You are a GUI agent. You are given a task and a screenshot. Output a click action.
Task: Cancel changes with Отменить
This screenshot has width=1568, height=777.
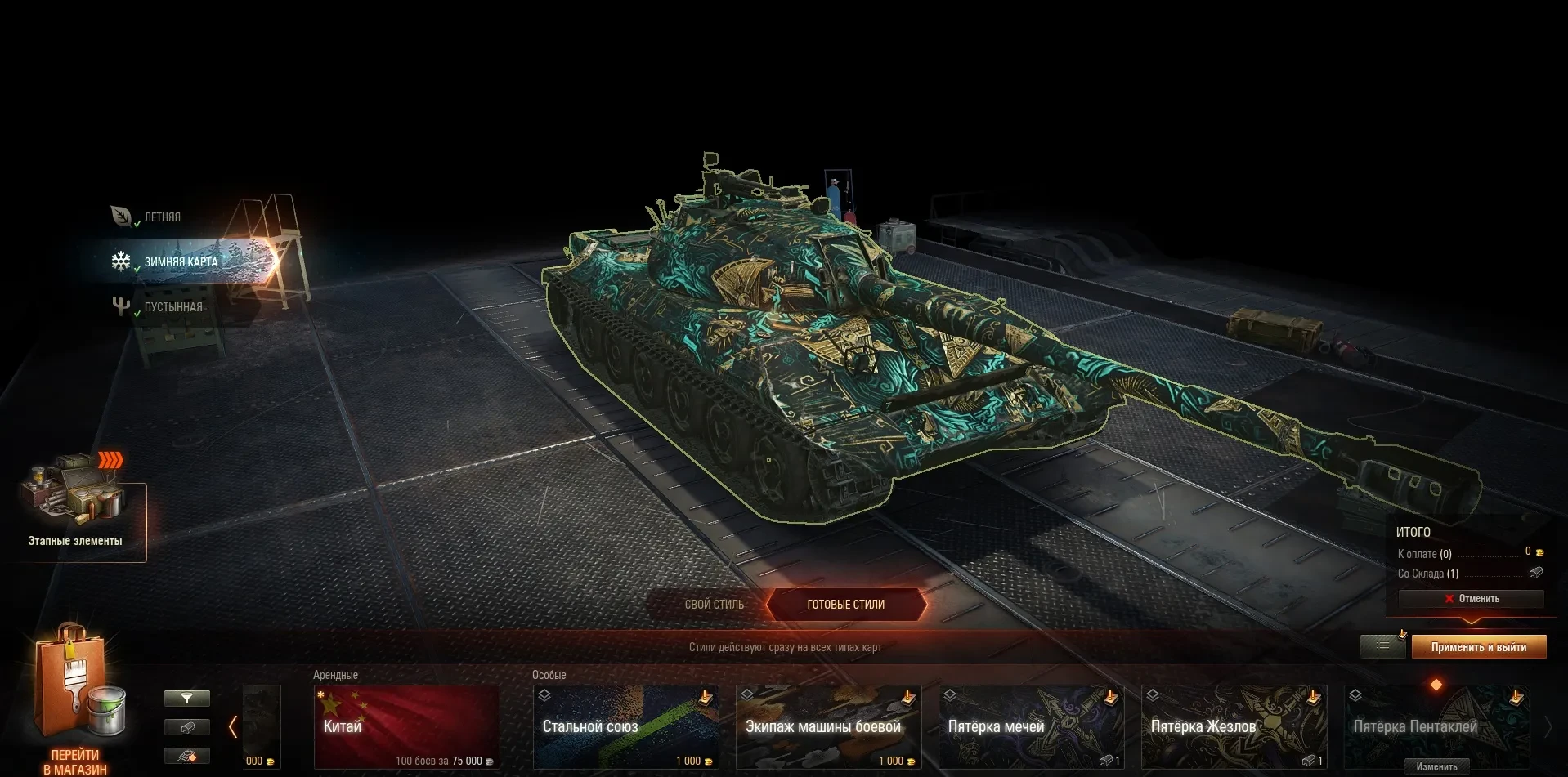pyautogui.click(x=1472, y=599)
